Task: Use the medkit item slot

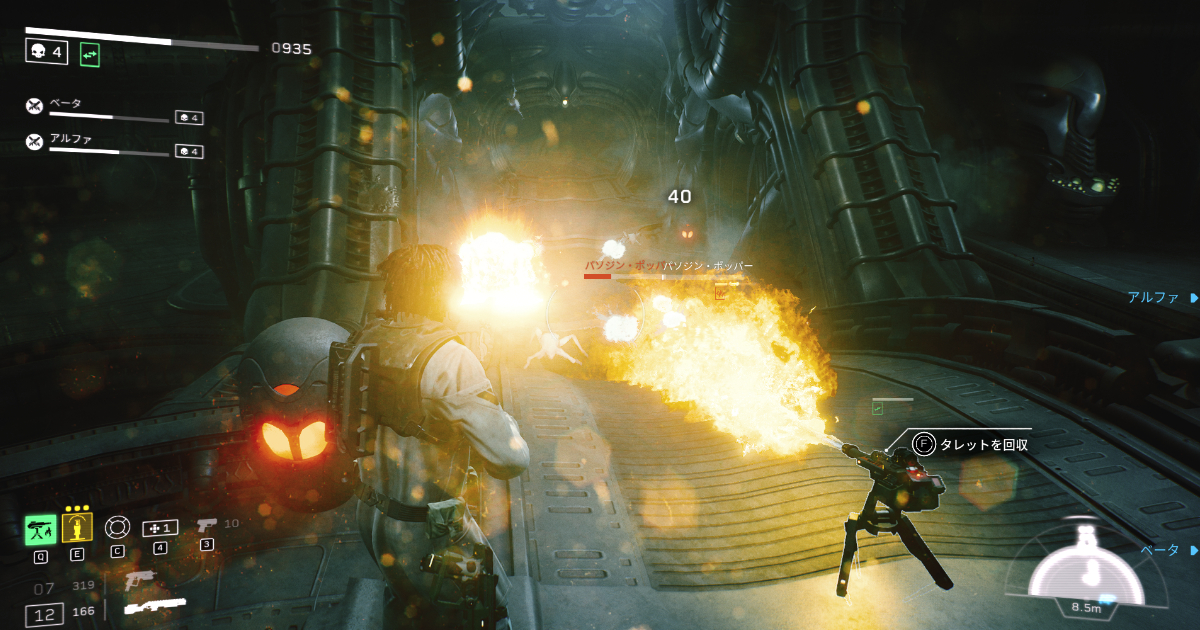Action: click(x=159, y=527)
